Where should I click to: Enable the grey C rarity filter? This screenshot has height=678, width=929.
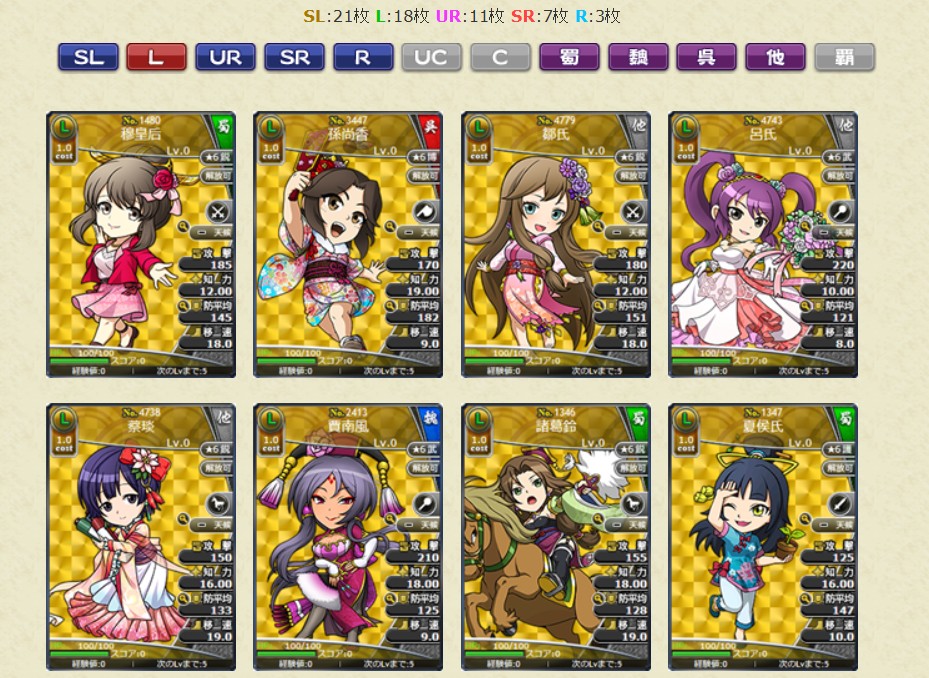coord(500,57)
